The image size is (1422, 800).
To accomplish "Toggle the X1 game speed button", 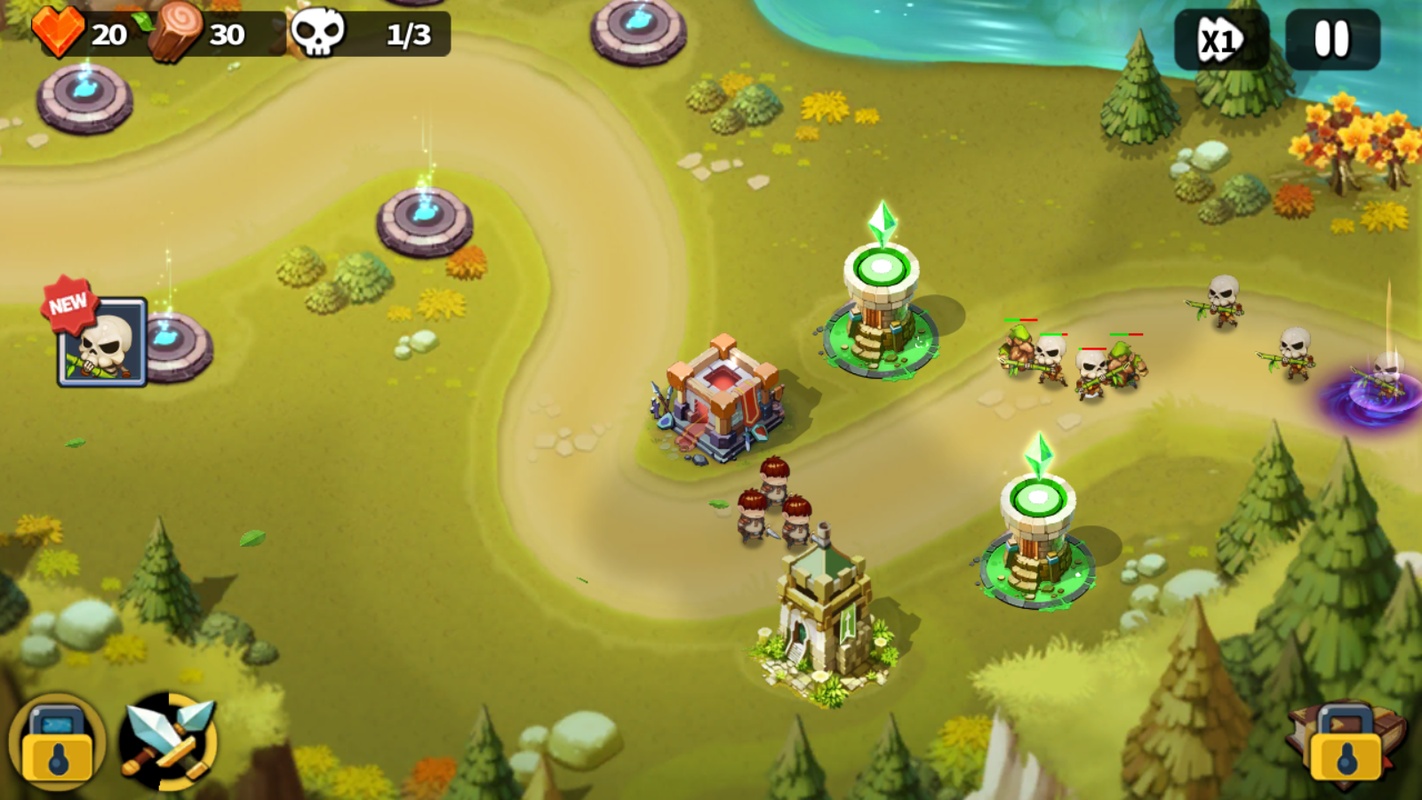I will click(1221, 41).
